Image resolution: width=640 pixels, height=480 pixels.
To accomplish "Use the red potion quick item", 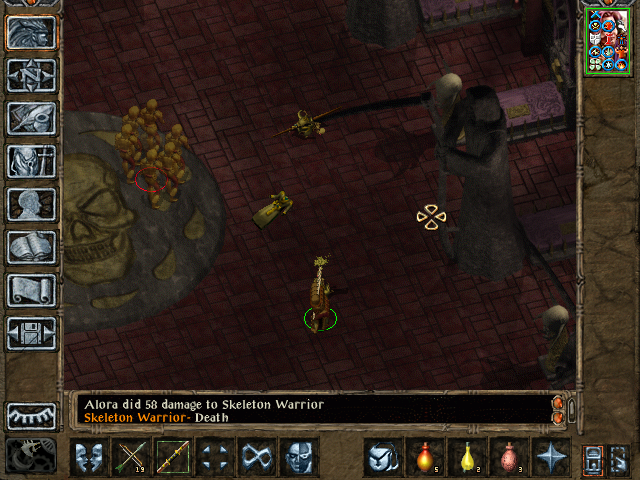I will coord(426,458).
